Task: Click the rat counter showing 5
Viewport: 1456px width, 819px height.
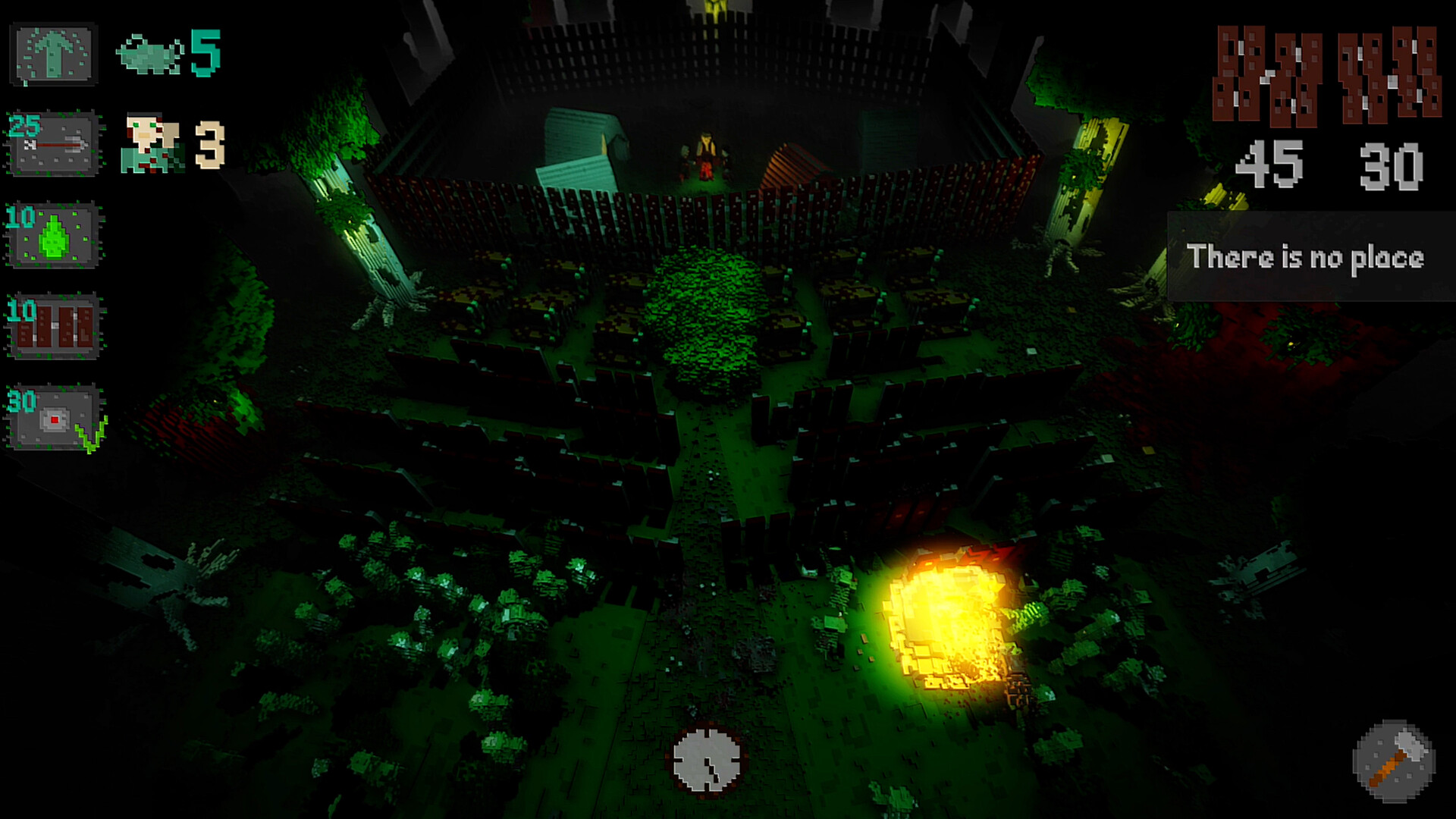Action: coord(171,52)
